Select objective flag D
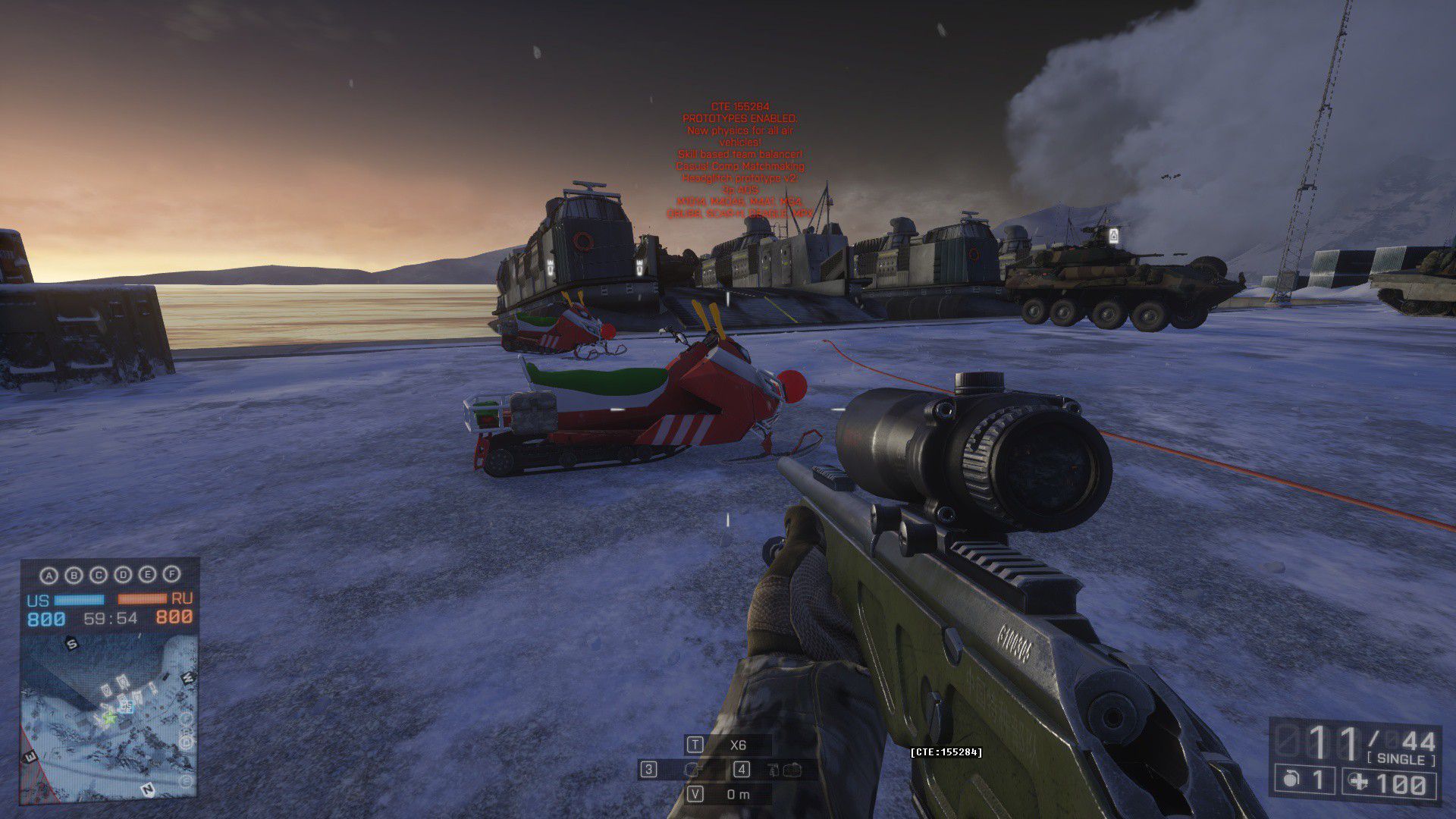Viewport: 1456px width, 819px height. (x=123, y=576)
